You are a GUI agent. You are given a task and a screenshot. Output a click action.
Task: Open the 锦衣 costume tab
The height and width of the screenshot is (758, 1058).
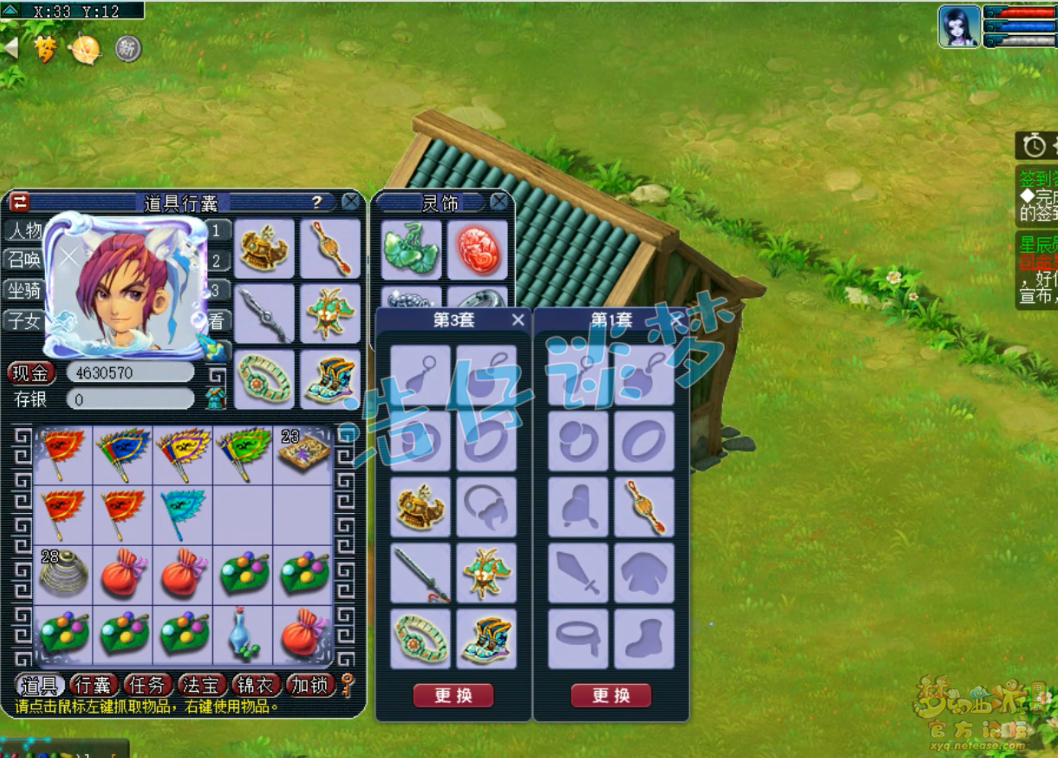(x=255, y=685)
